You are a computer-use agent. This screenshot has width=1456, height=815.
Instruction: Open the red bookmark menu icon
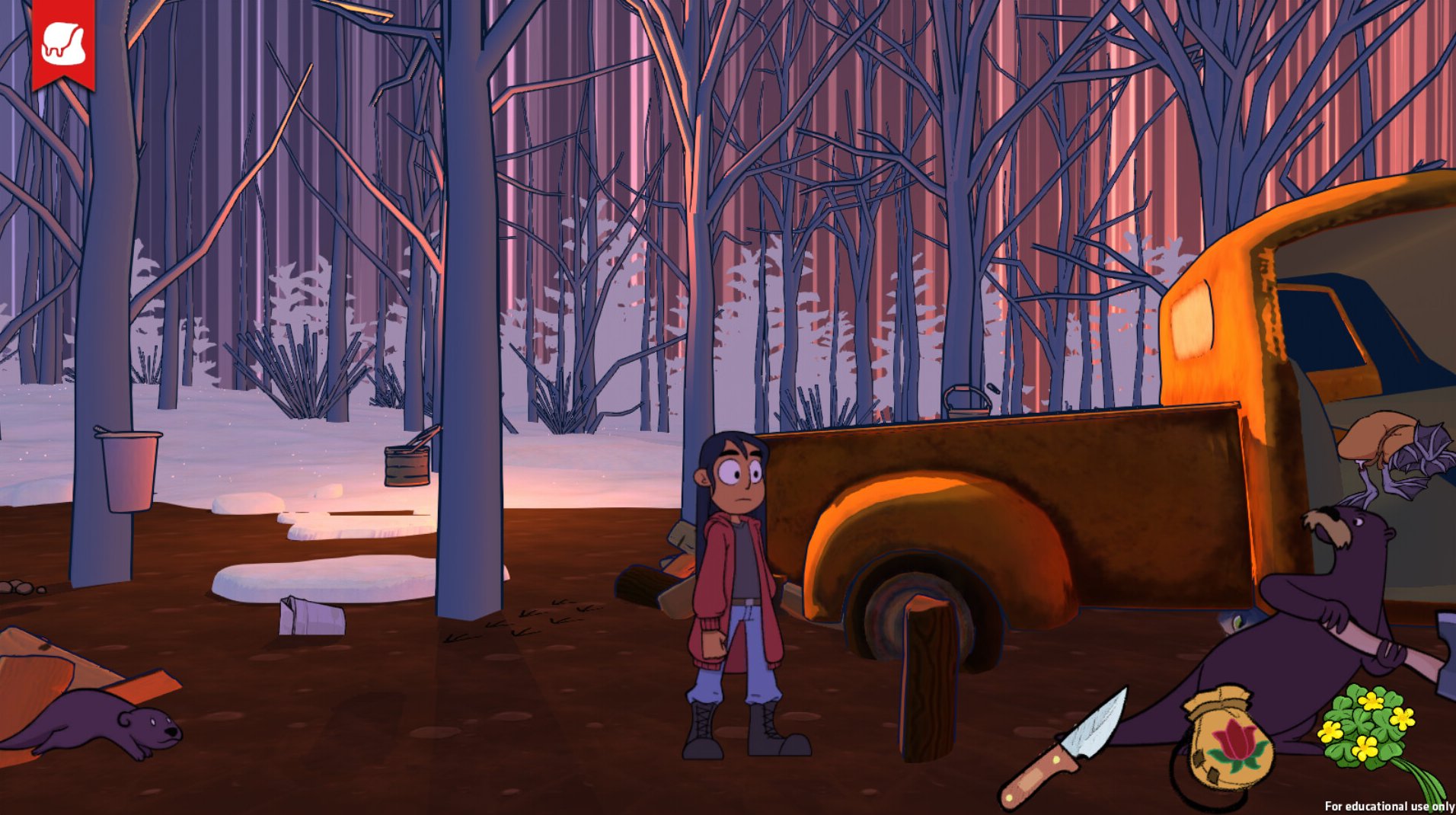point(63,43)
